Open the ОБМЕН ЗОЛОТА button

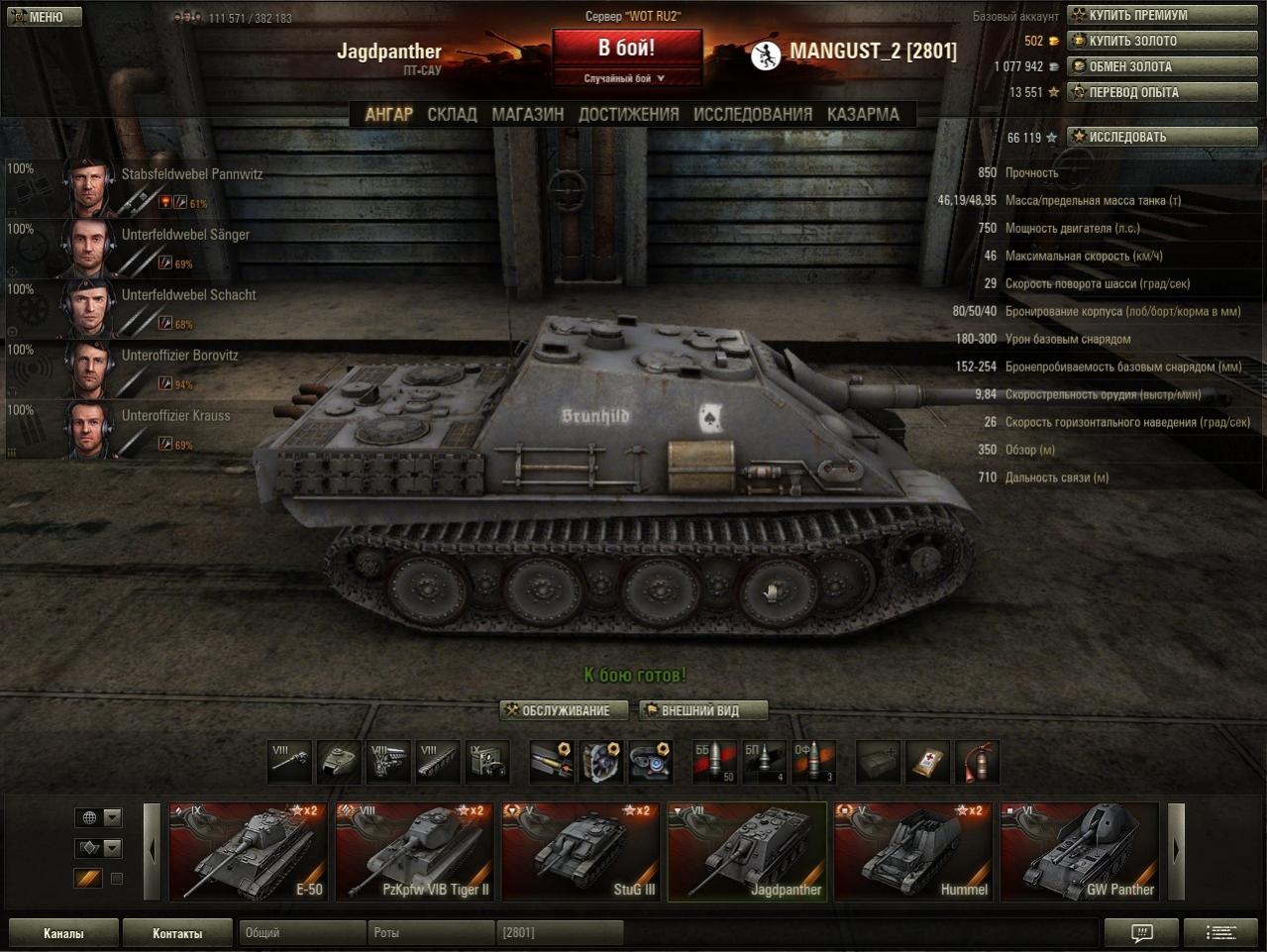pyautogui.click(x=1161, y=66)
